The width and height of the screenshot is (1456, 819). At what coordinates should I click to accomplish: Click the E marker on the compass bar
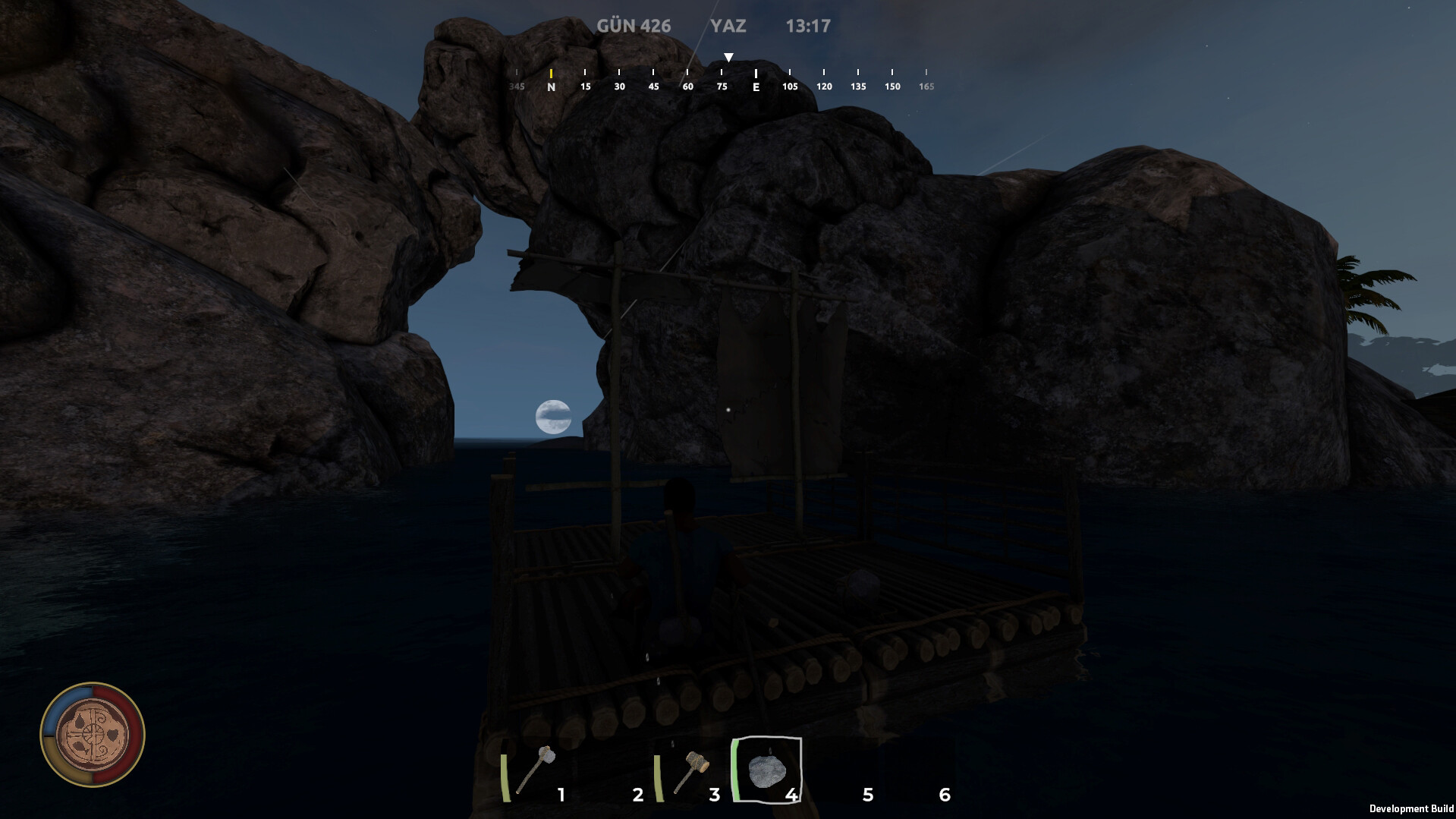pos(756,86)
